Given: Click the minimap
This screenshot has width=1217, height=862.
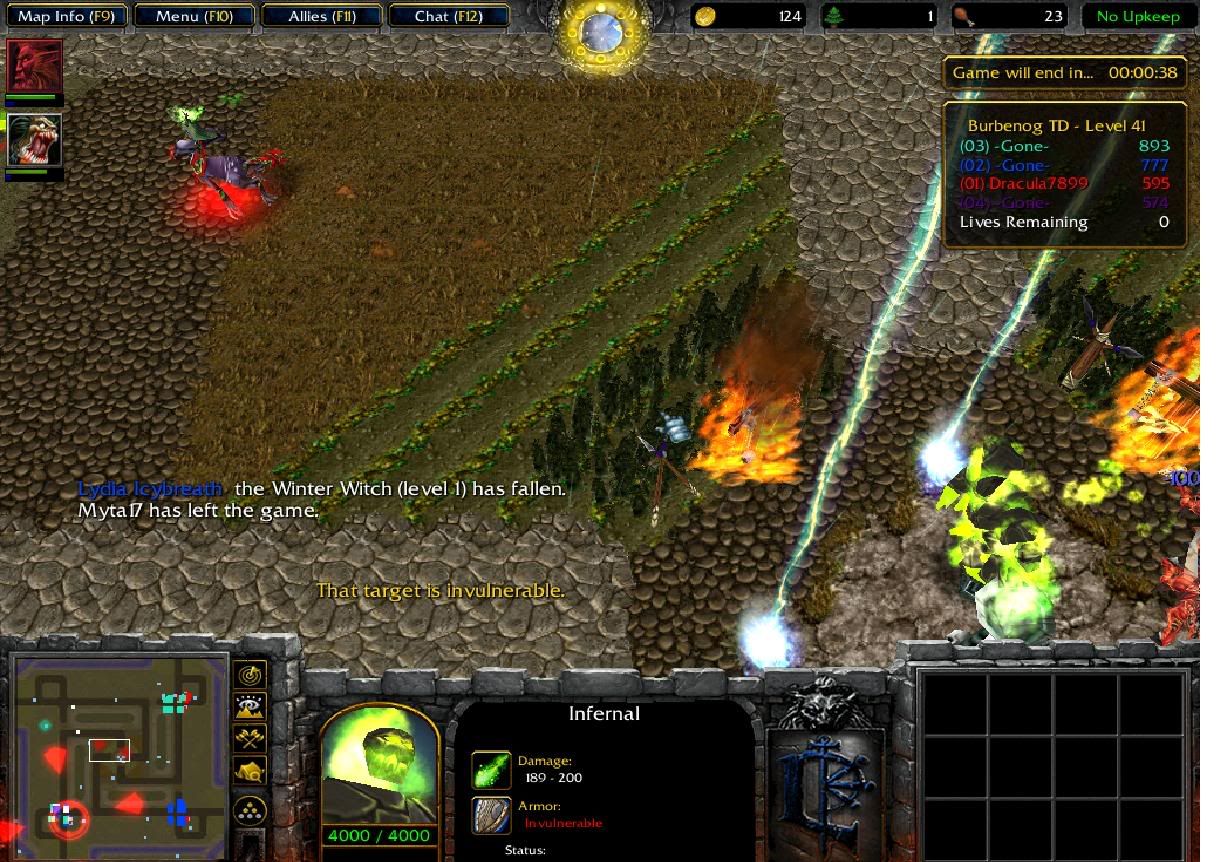Looking at the screenshot, I should [120, 745].
